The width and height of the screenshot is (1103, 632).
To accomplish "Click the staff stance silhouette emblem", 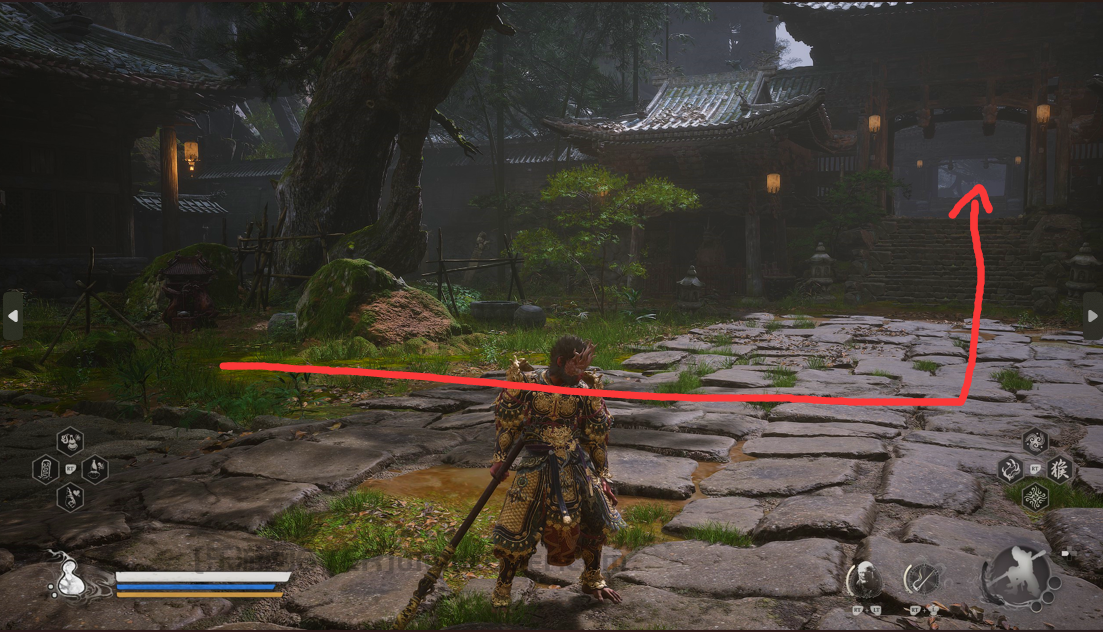I will [1016, 576].
